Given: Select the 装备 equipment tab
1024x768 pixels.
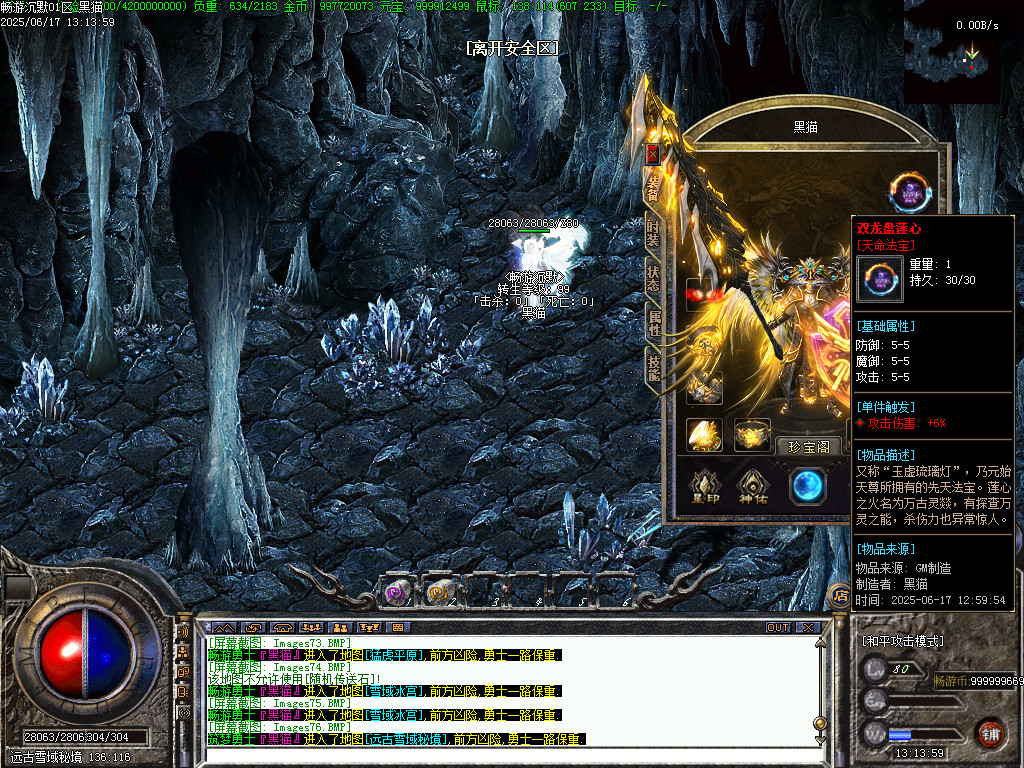Looking at the screenshot, I should (652, 188).
